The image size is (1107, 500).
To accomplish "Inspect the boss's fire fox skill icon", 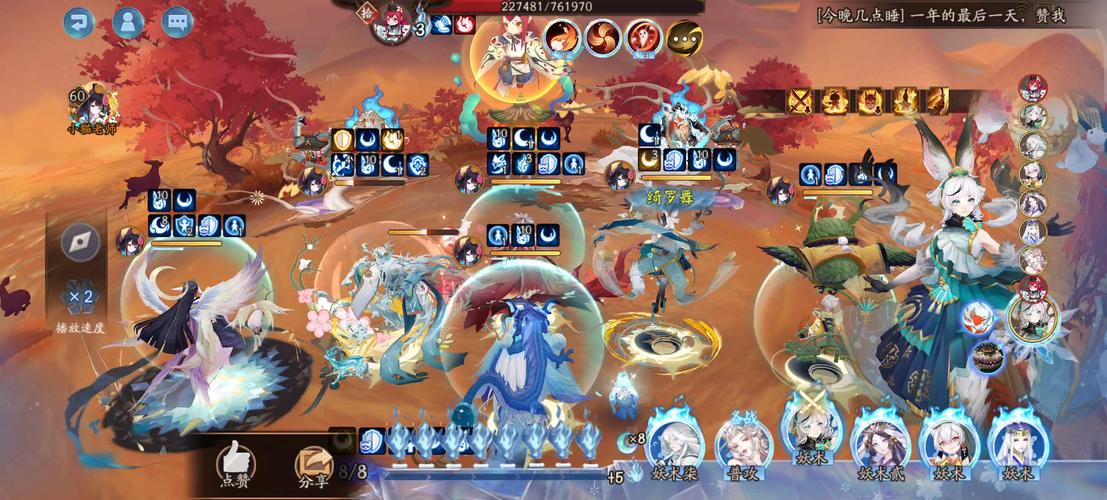I will click(x=561, y=38).
